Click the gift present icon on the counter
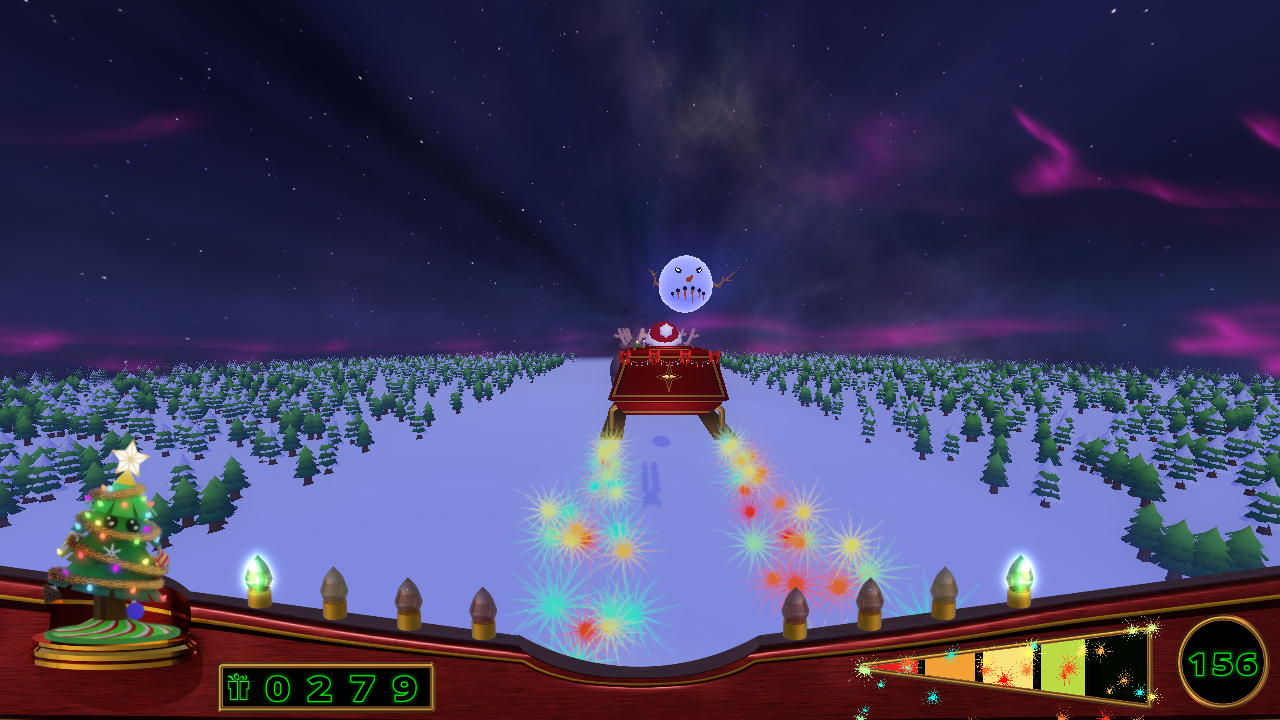 236,688
